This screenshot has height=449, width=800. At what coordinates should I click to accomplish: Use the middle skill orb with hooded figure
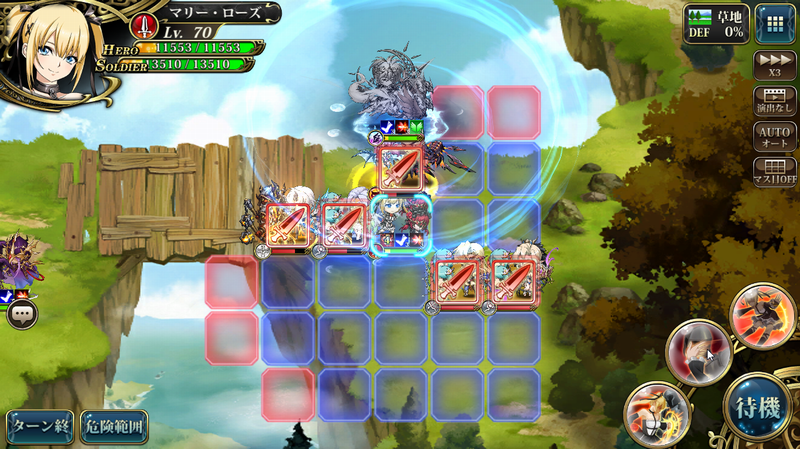(x=697, y=350)
